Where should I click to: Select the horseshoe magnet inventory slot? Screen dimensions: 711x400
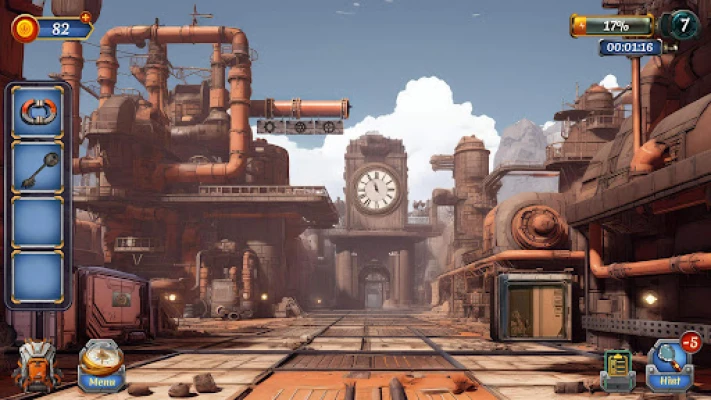coord(38,112)
